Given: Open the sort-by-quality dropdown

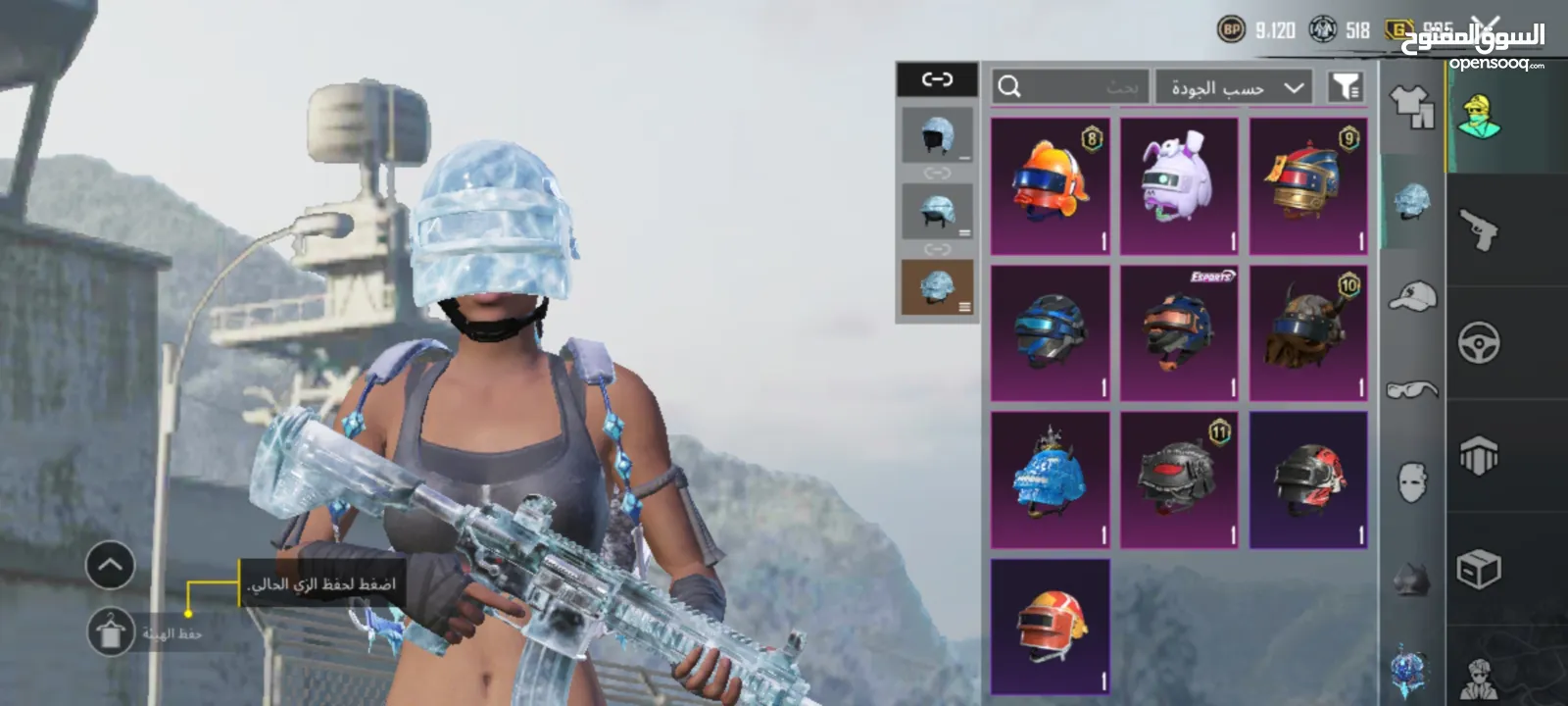Looking at the screenshot, I should [x=1233, y=87].
